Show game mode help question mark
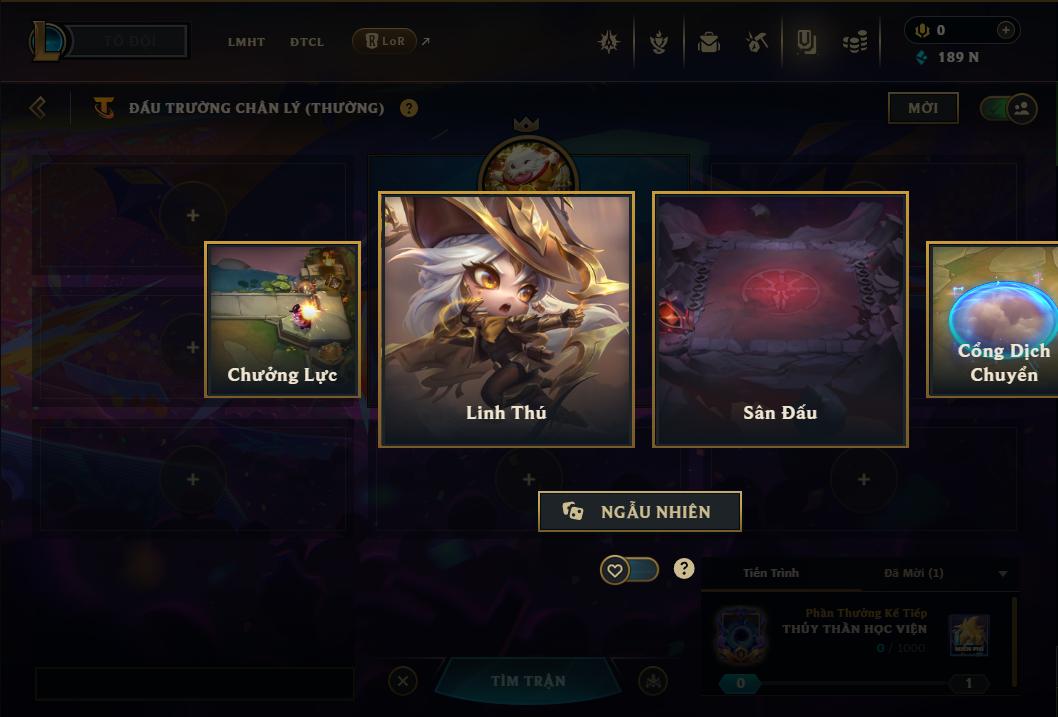The image size is (1058, 717). coord(409,108)
